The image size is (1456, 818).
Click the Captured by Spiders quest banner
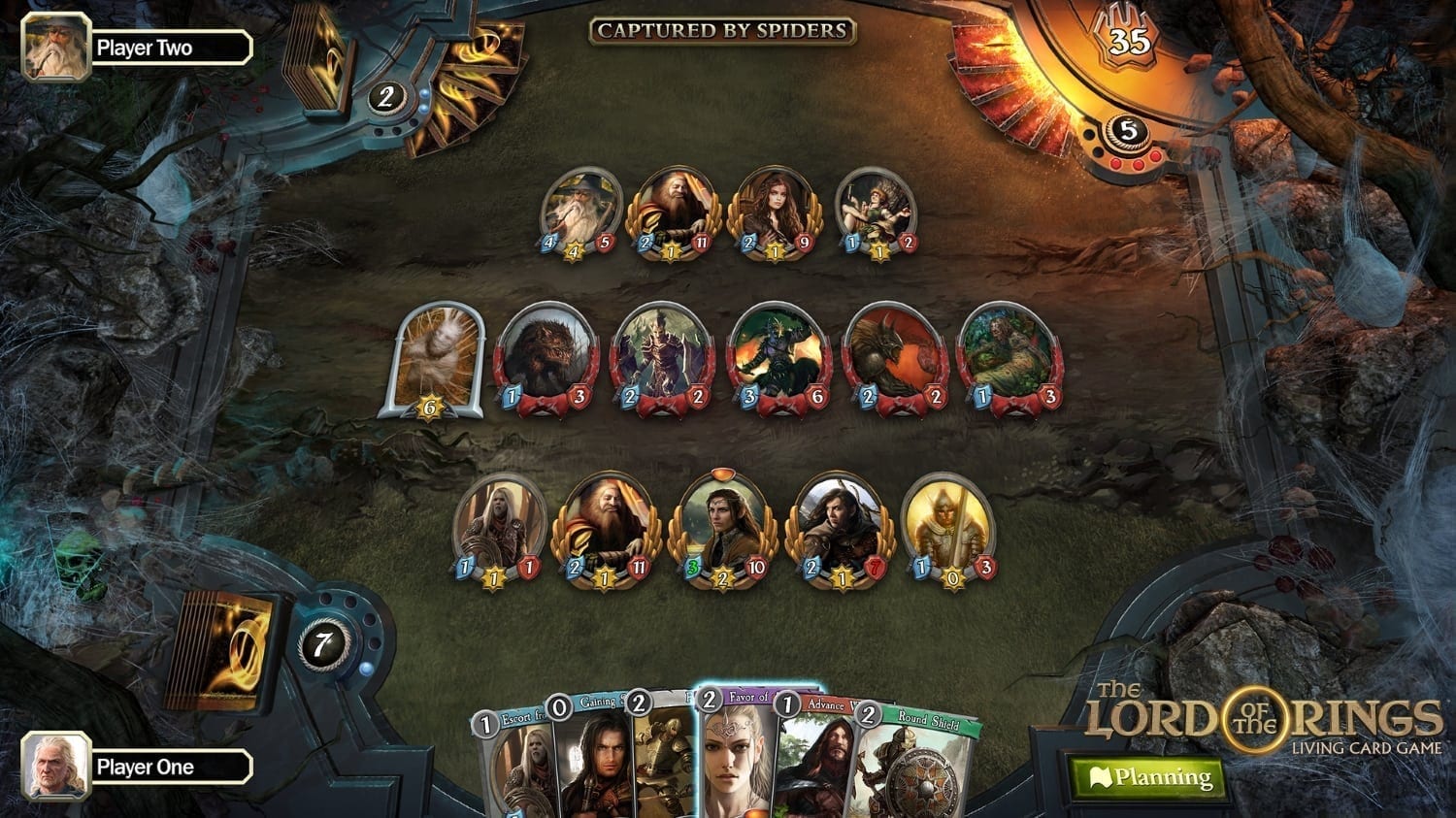pyautogui.click(x=722, y=31)
